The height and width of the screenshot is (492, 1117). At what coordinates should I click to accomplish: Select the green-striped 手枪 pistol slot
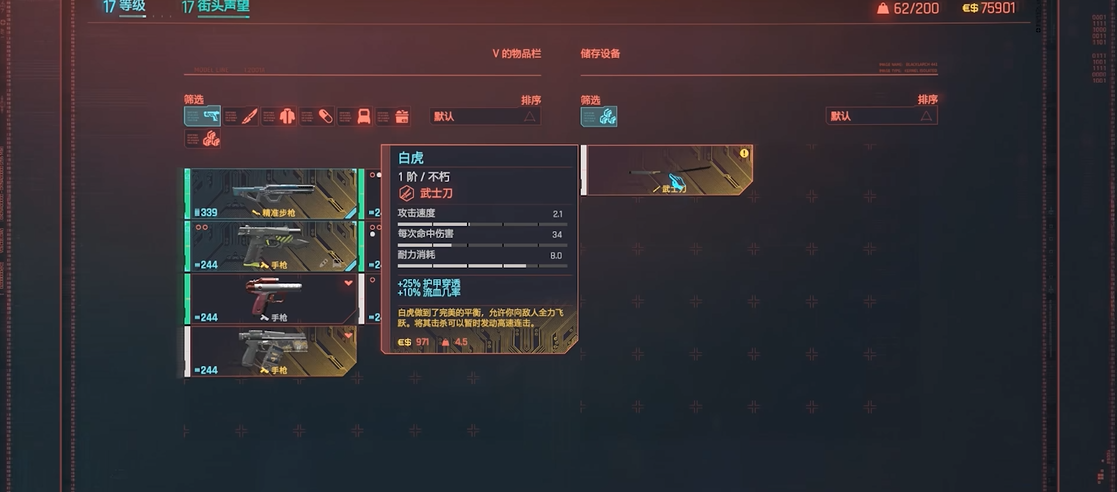[x=272, y=245]
